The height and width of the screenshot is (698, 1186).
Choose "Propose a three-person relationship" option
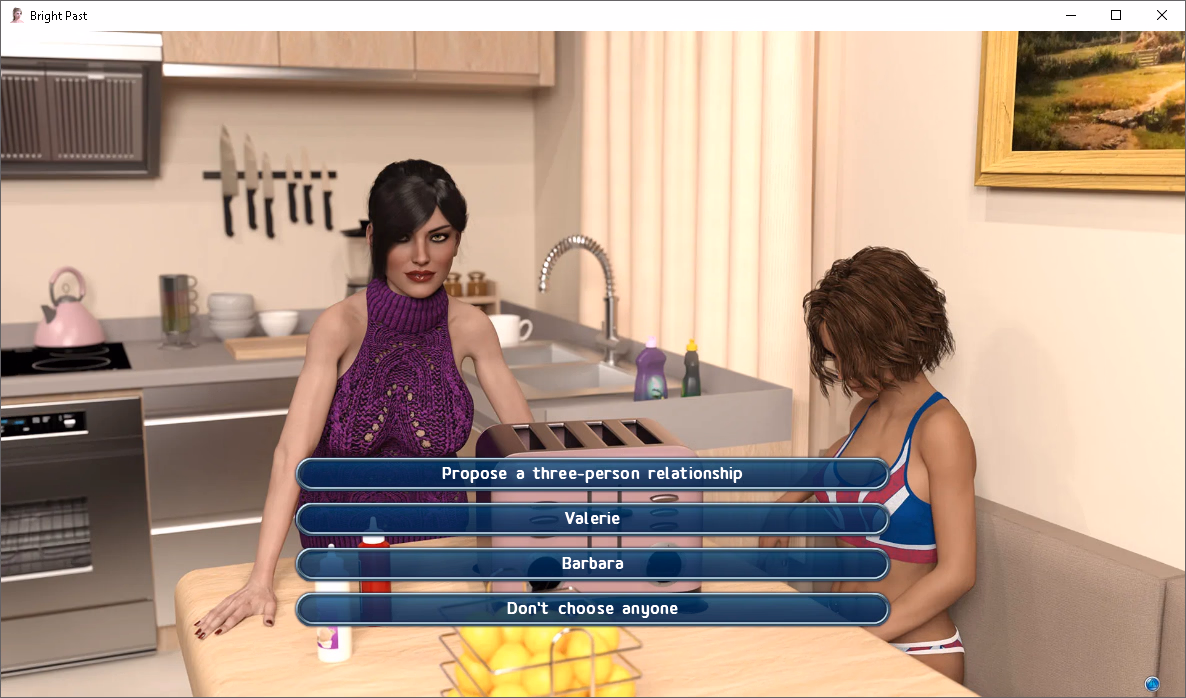[592, 474]
